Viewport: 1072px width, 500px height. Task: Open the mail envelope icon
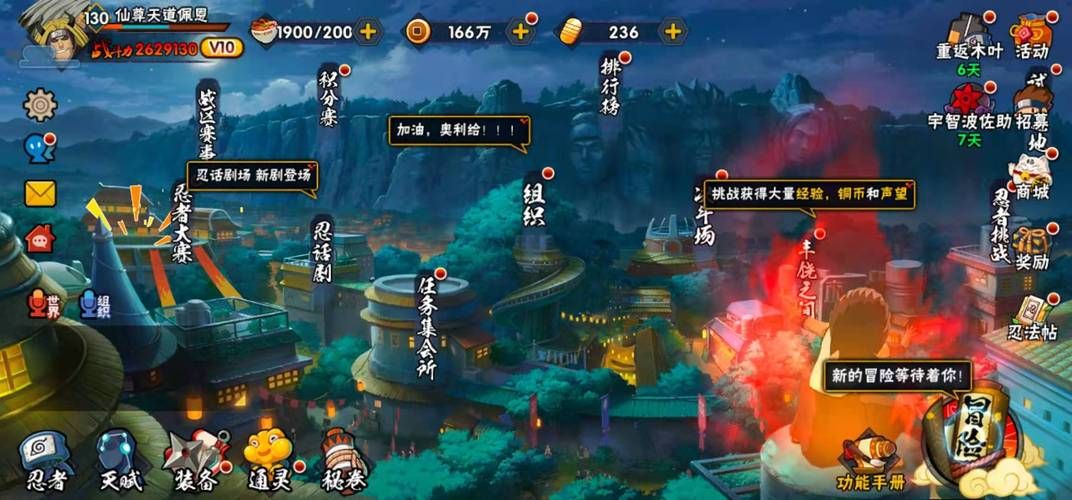[x=40, y=193]
